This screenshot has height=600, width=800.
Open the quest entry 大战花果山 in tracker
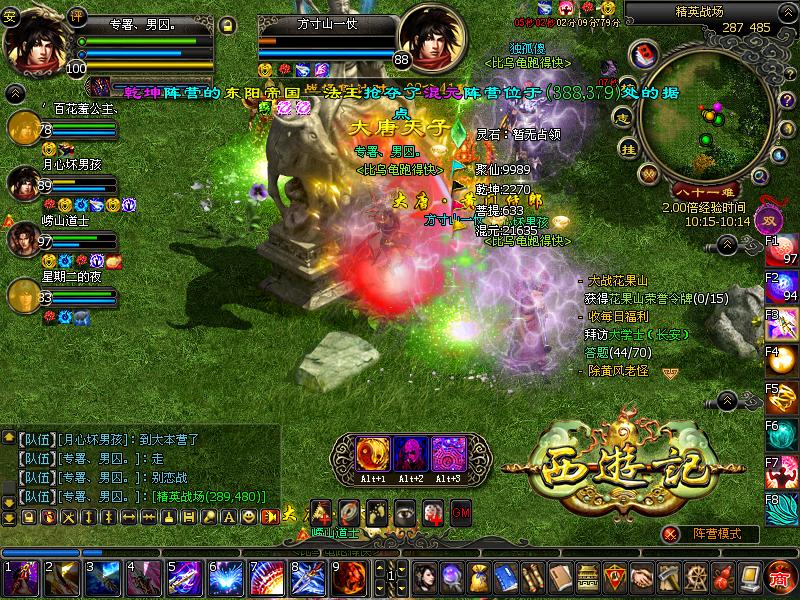click(618, 281)
